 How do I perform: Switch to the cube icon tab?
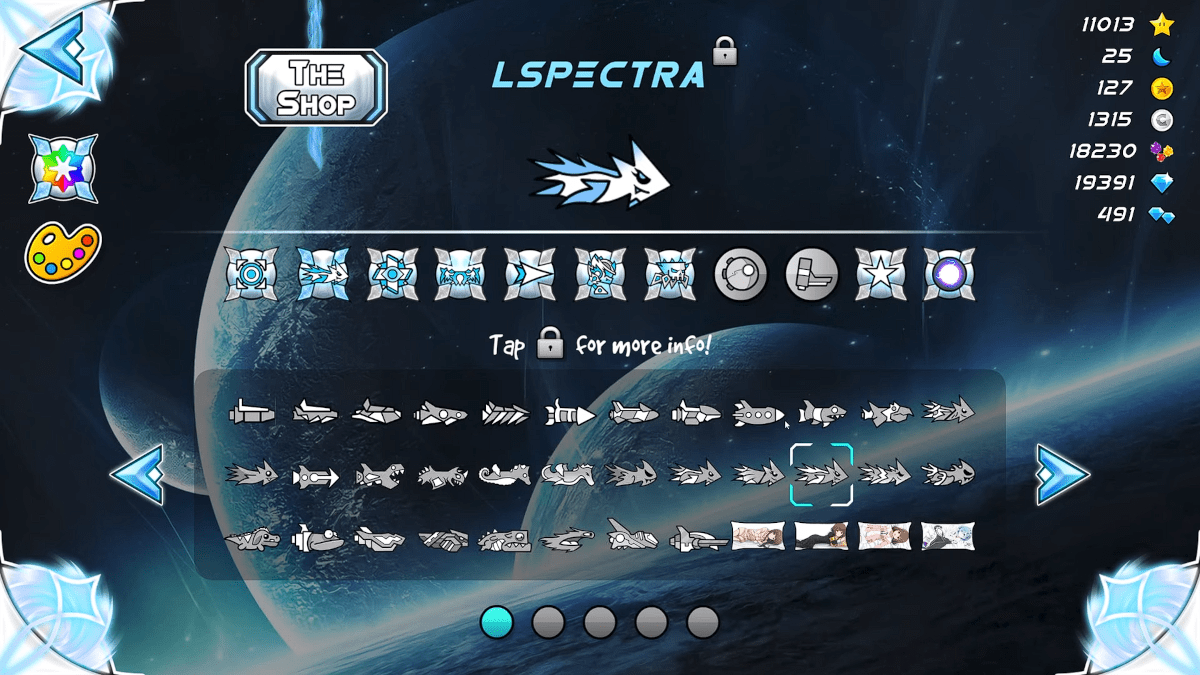click(x=250, y=274)
